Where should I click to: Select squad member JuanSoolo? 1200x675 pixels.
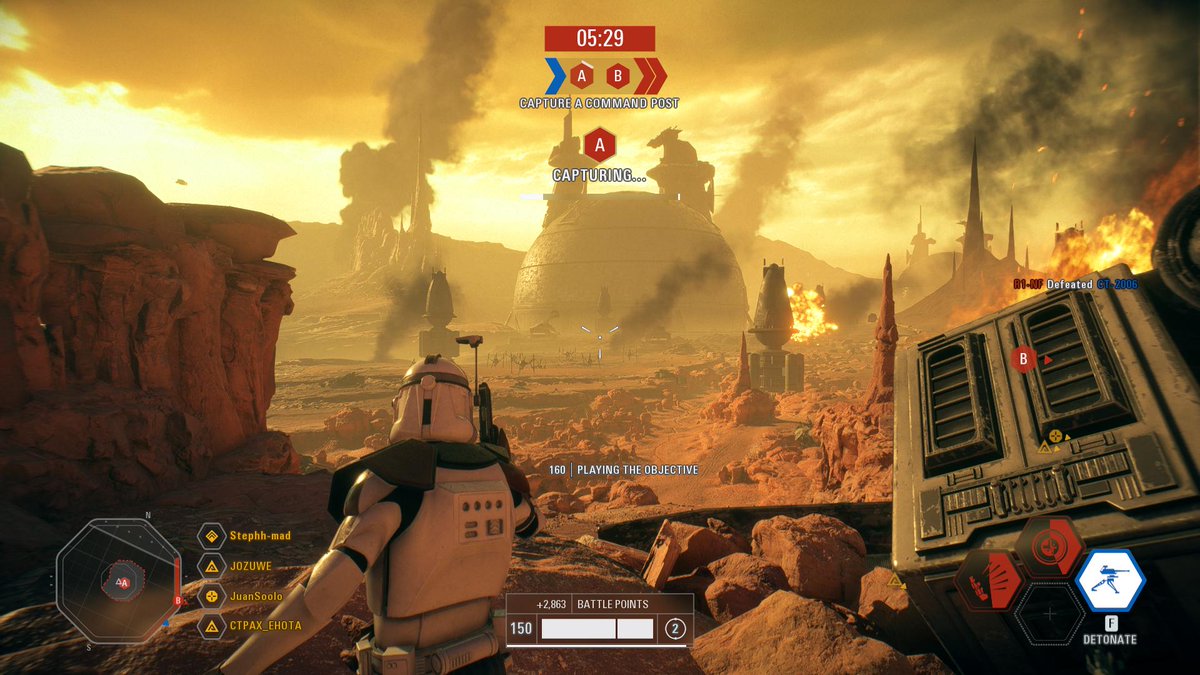256,596
